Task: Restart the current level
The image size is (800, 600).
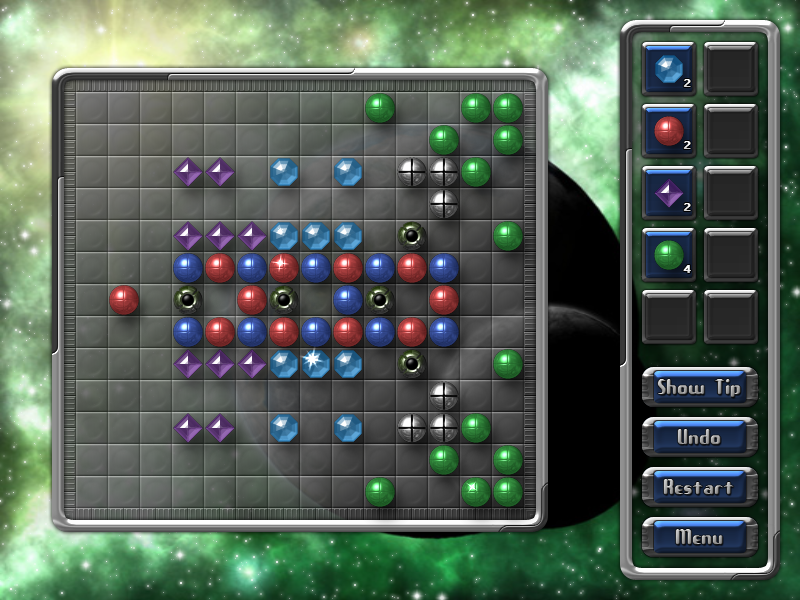Action: tap(699, 487)
